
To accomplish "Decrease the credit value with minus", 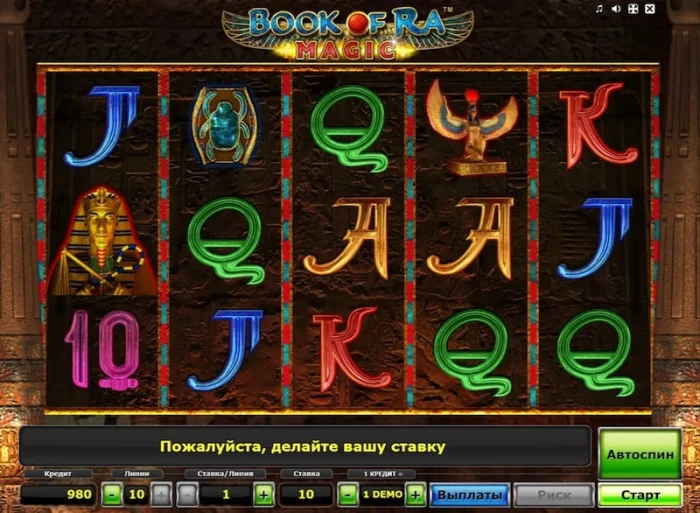I will point(347,494).
